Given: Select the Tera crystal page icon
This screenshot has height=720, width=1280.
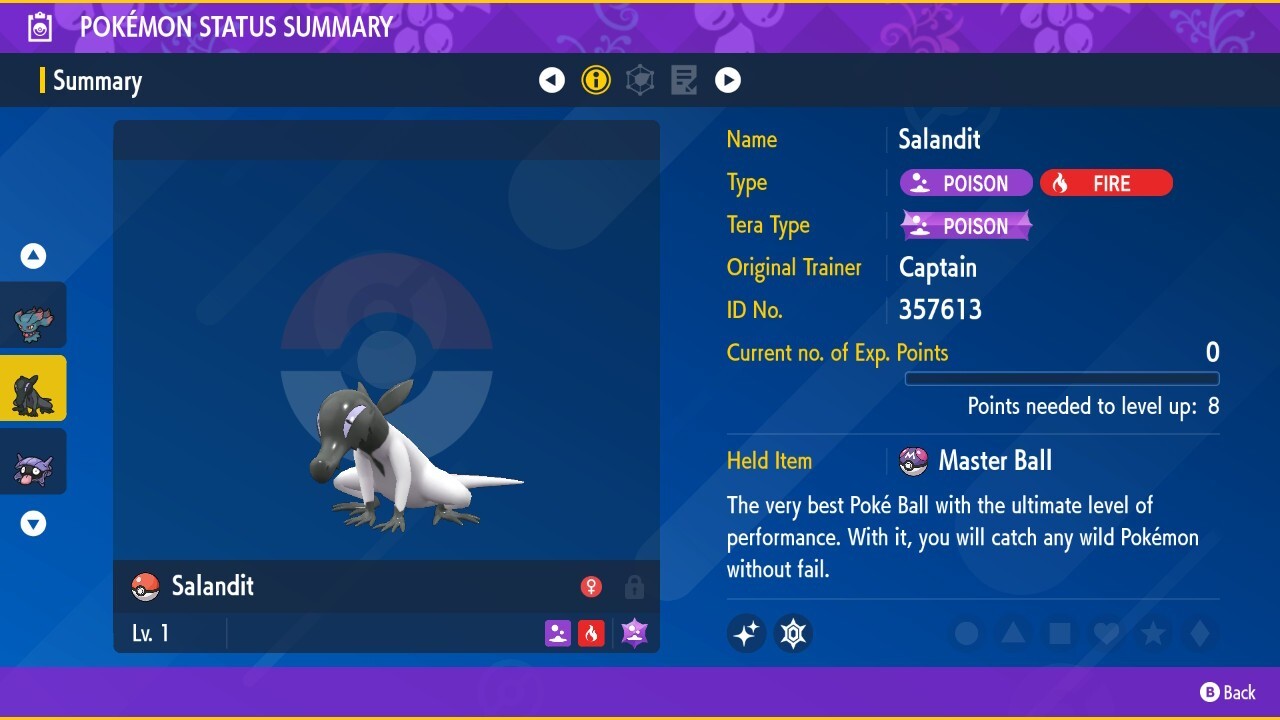Looking at the screenshot, I should (639, 80).
